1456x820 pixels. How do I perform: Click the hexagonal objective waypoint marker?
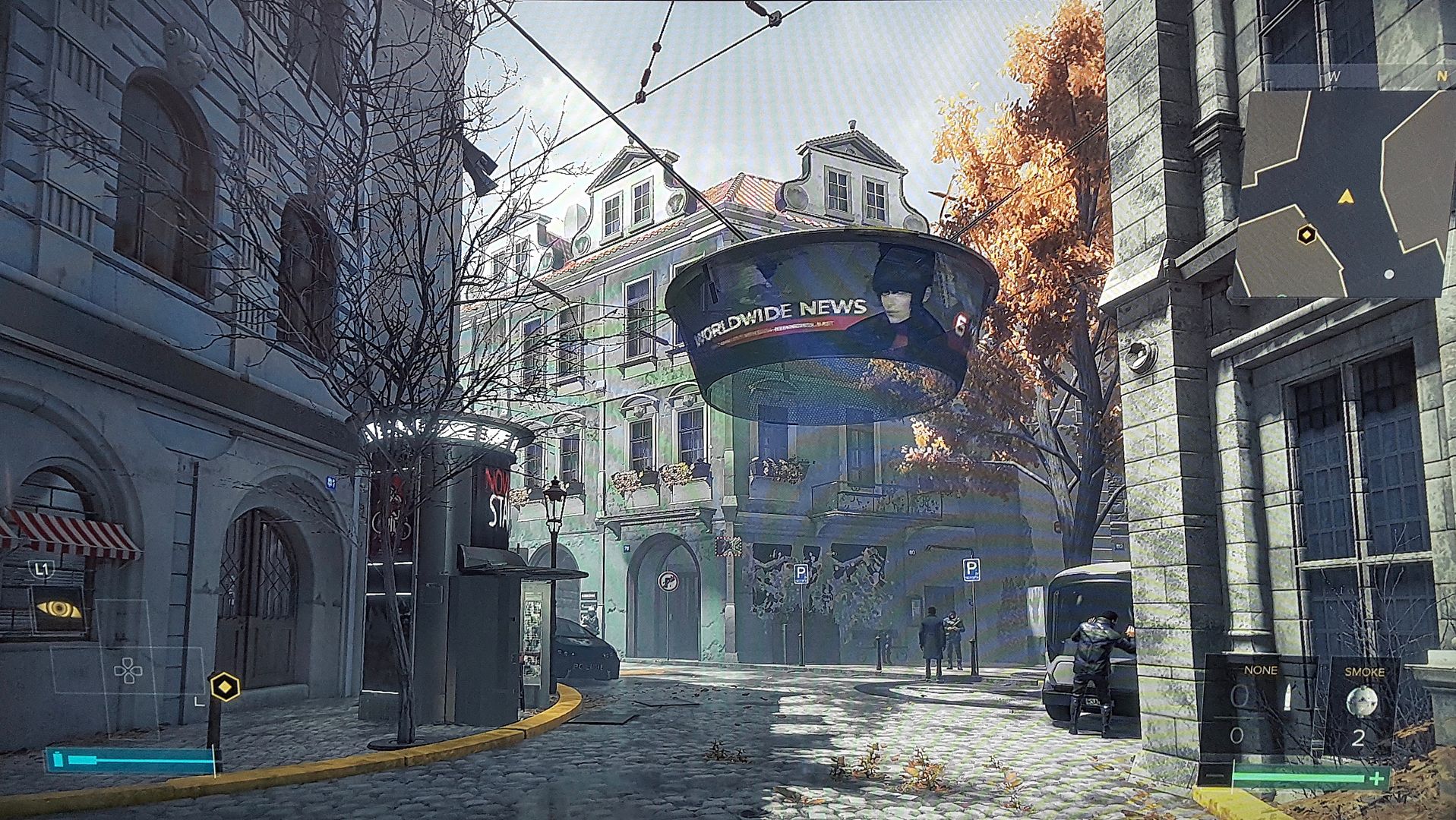point(225,687)
